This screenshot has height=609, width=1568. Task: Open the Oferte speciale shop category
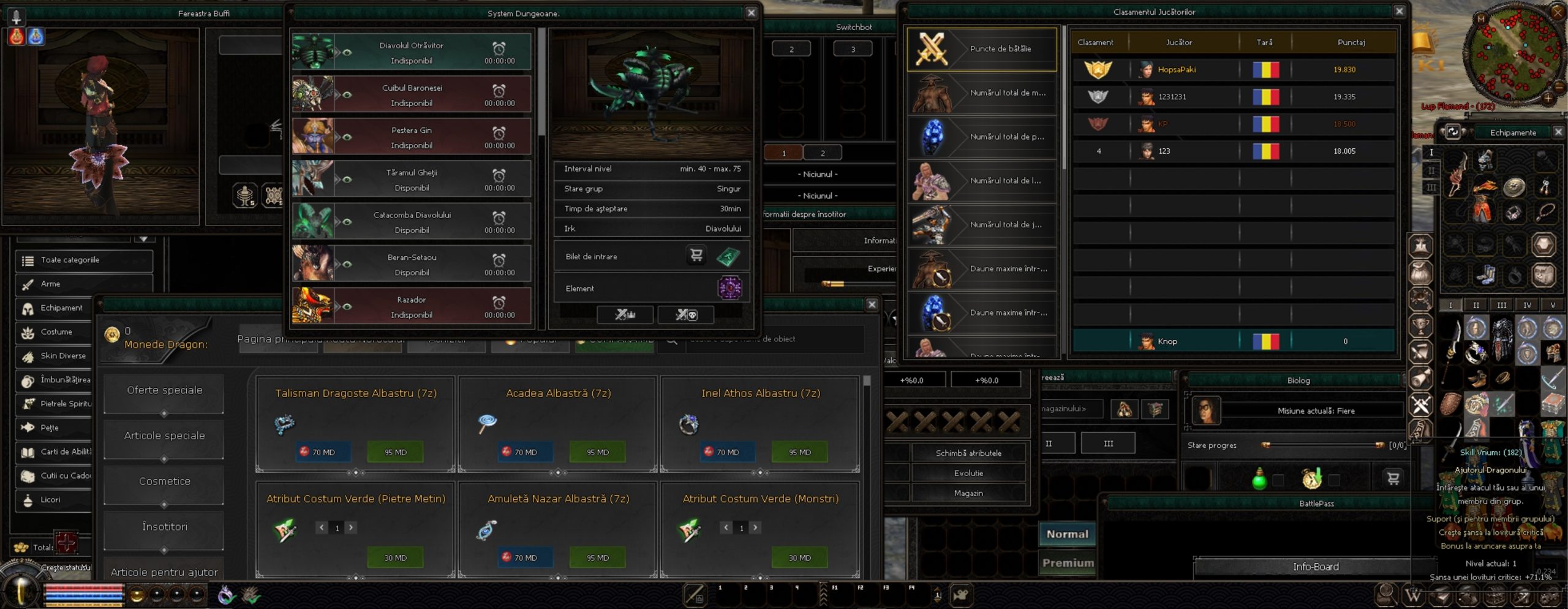(x=164, y=391)
